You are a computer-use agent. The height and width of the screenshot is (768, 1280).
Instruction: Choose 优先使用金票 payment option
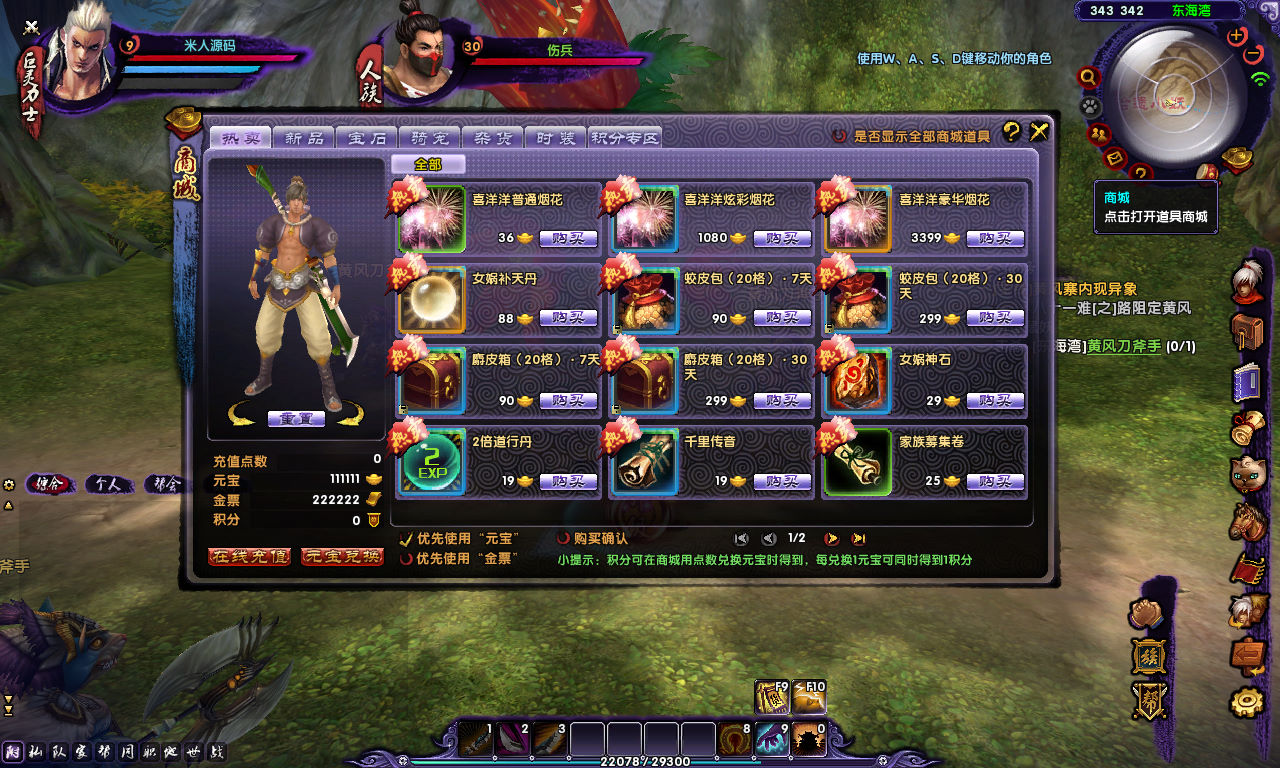pyautogui.click(x=406, y=559)
